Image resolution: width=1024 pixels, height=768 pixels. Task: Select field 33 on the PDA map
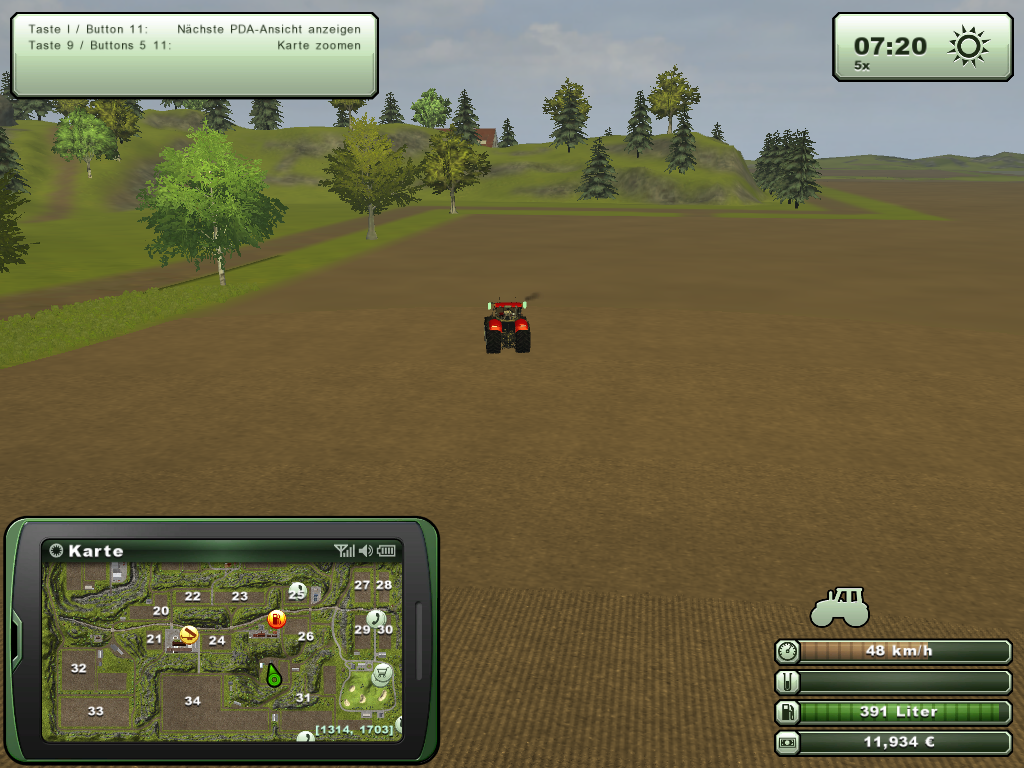[x=95, y=711]
